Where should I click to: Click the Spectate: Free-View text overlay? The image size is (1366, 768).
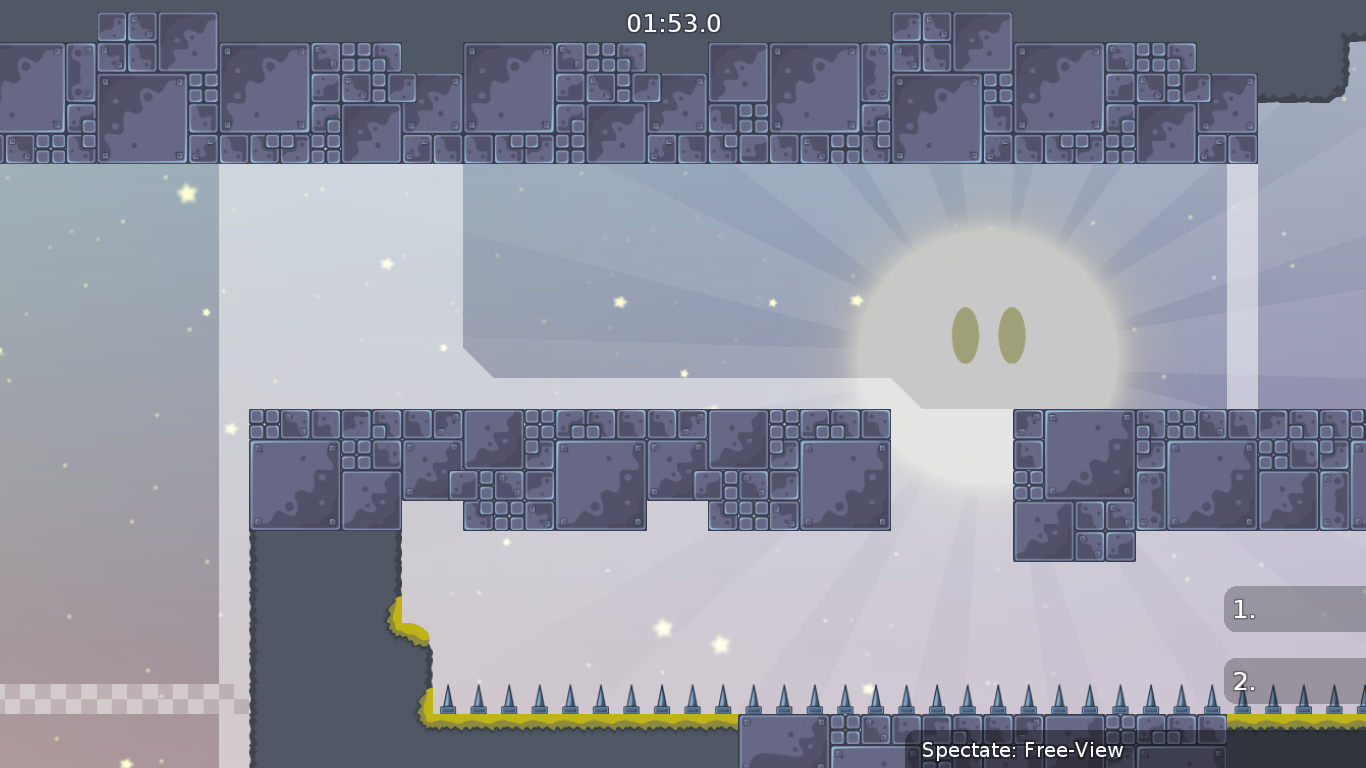pyautogui.click(x=1021, y=750)
